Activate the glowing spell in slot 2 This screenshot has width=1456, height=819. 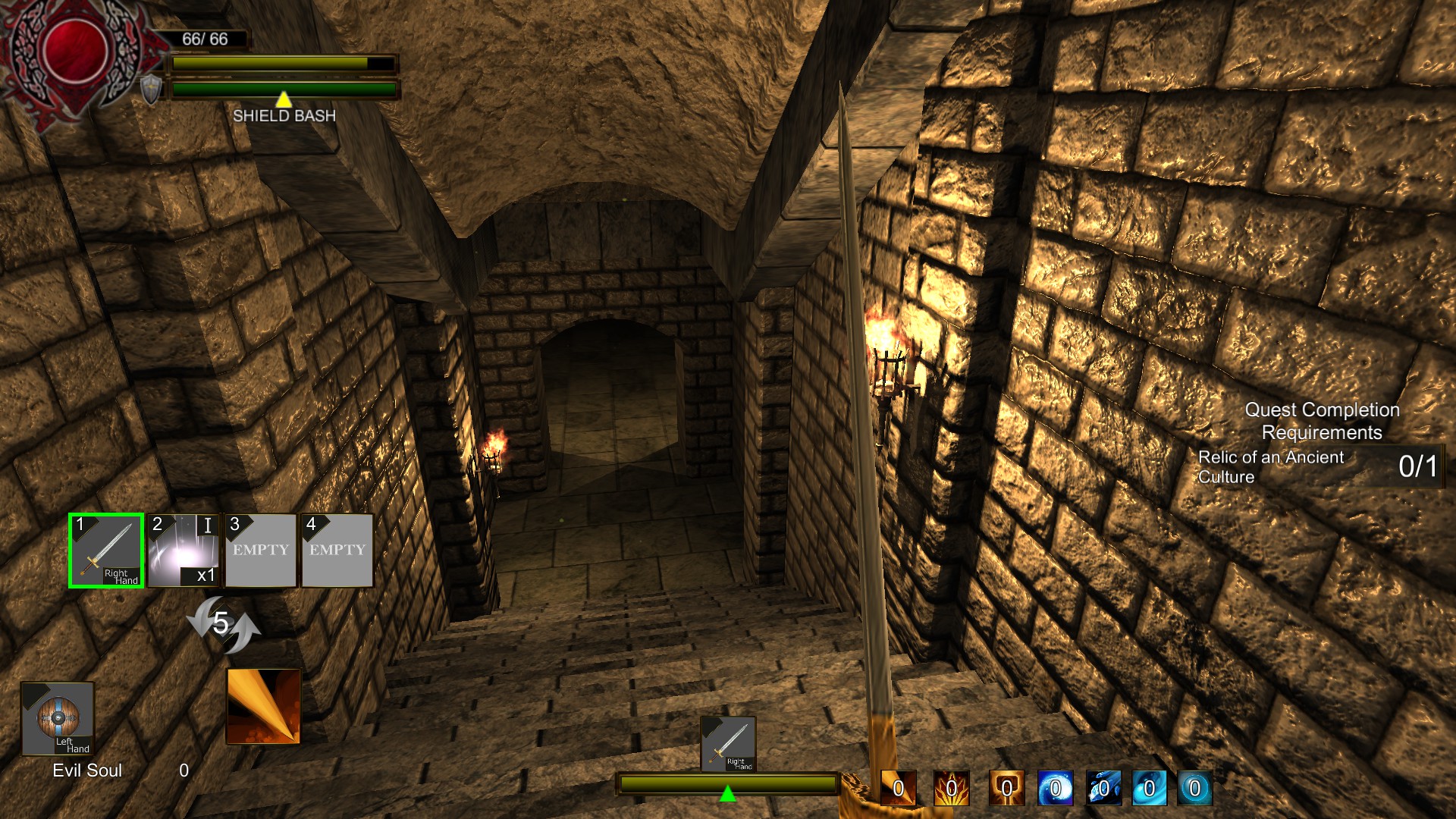(183, 550)
